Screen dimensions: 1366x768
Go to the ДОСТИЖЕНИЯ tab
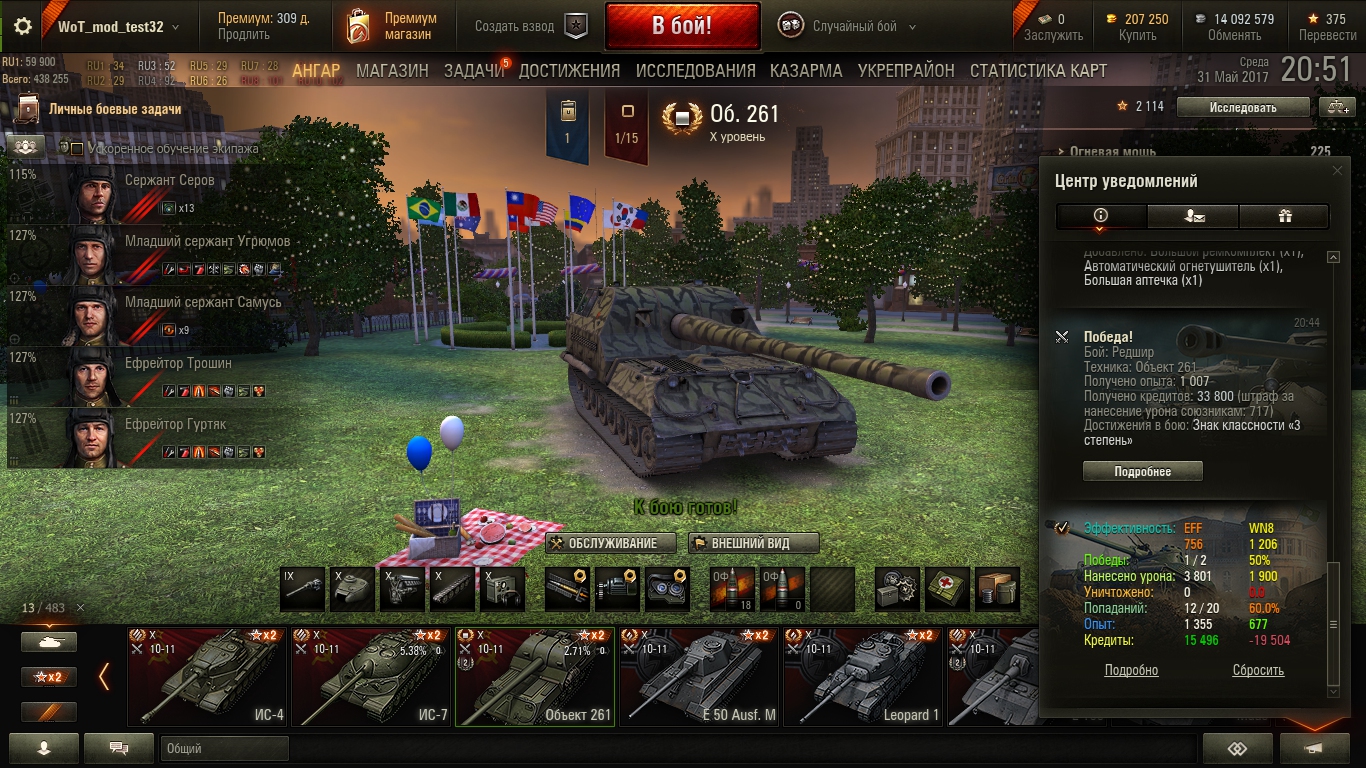tap(569, 71)
